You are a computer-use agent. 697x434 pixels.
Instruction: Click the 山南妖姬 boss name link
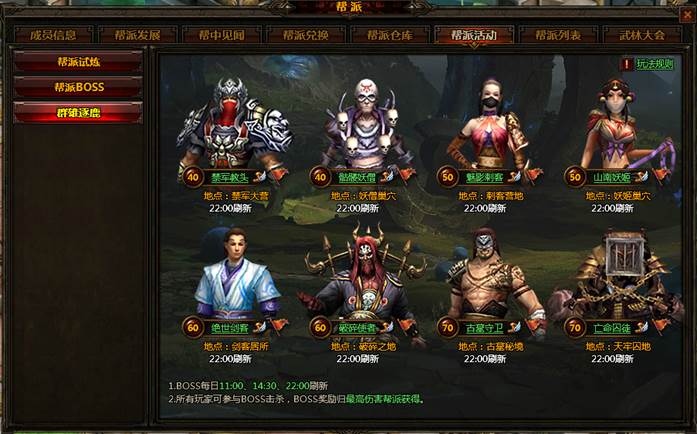(x=611, y=176)
